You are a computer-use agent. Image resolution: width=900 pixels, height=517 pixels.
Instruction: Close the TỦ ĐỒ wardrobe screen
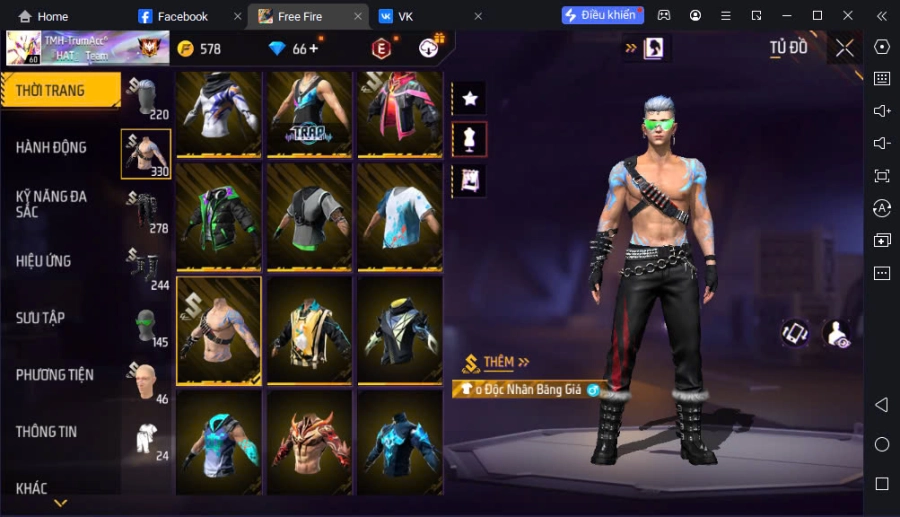coord(845,48)
